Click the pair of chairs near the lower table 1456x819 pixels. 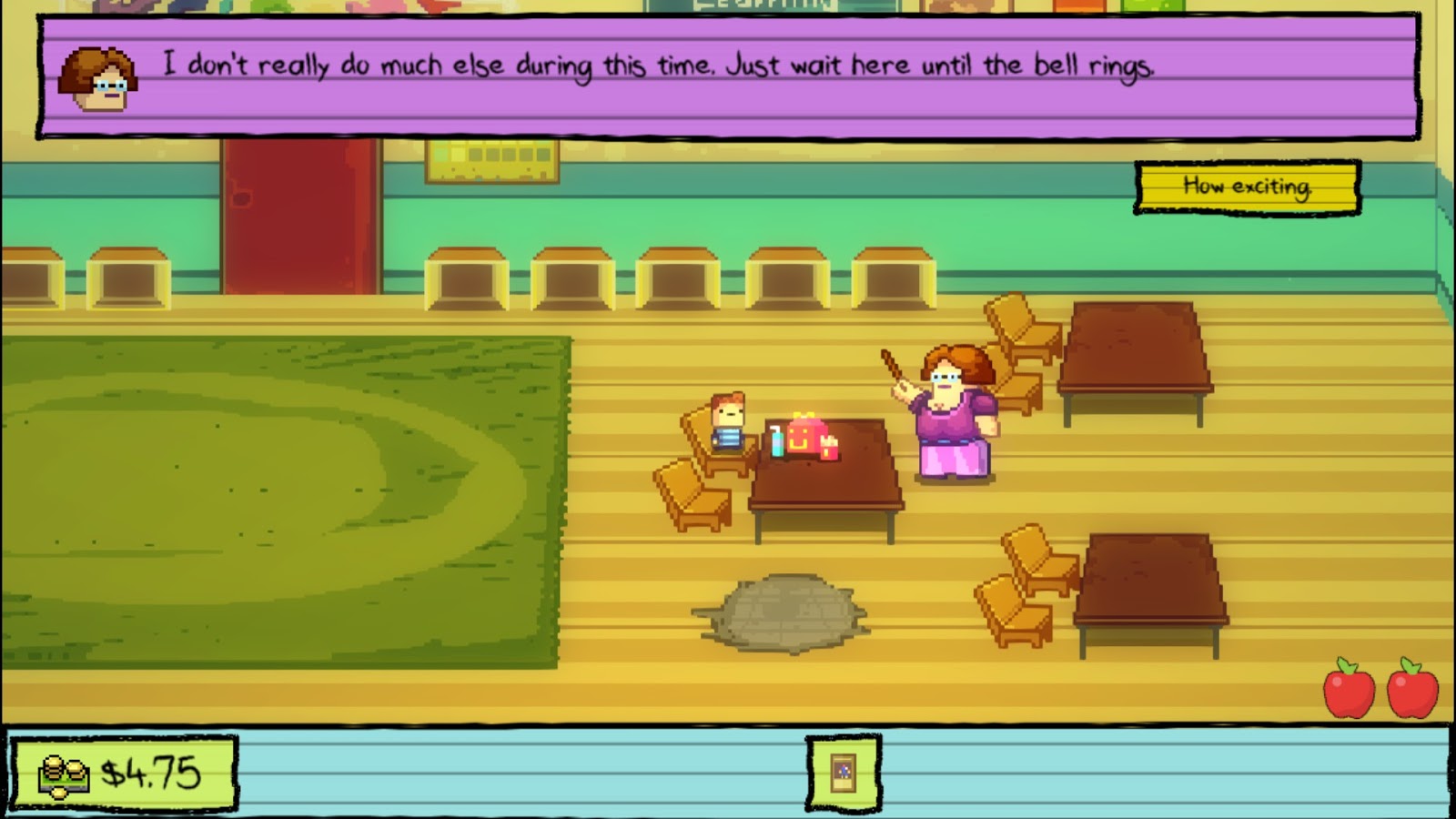click(1019, 582)
